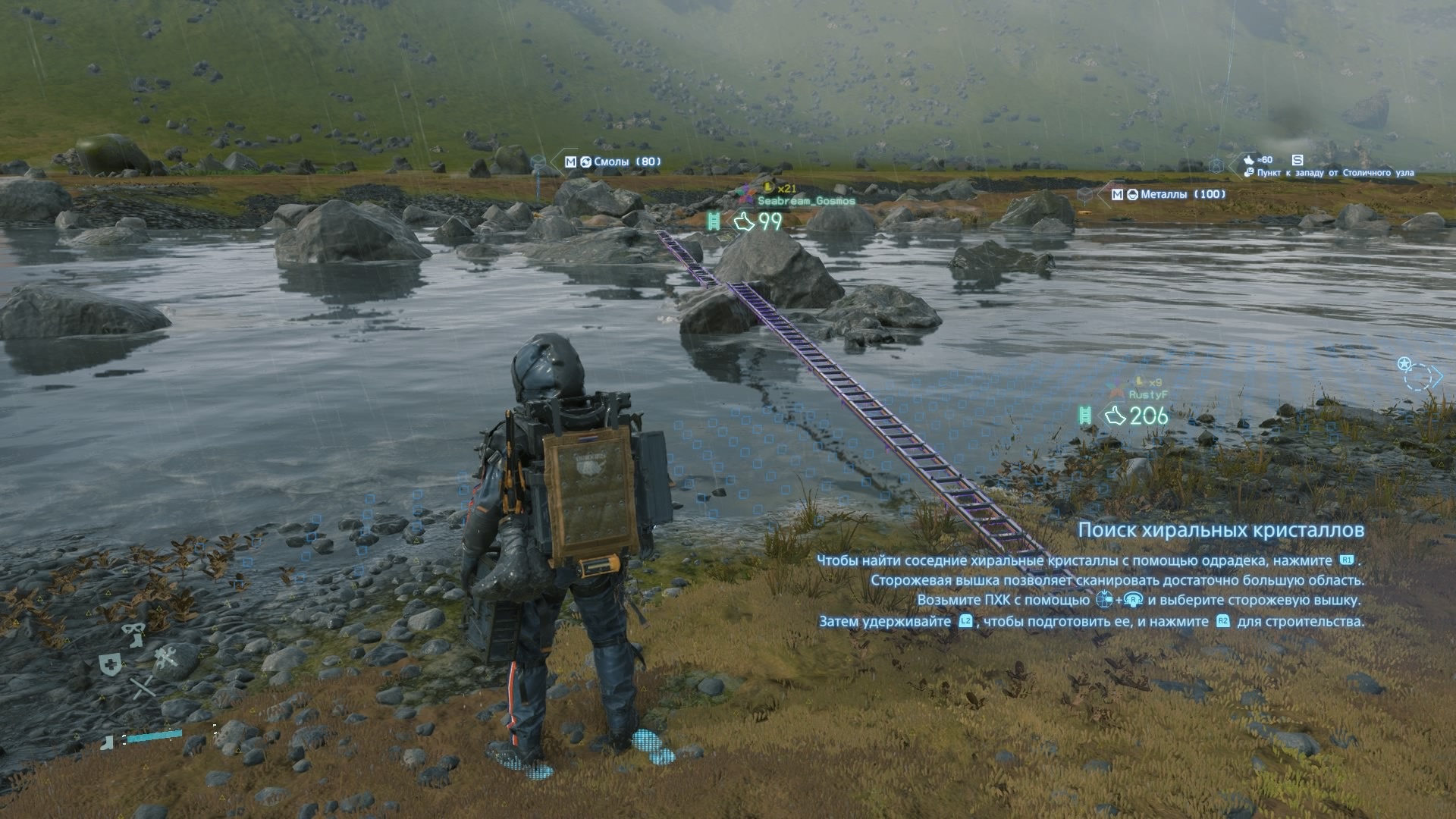The width and height of the screenshot is (1456, 819).
Task: Select the boot durability icon near bottom-left
Action: click(106, 744)
